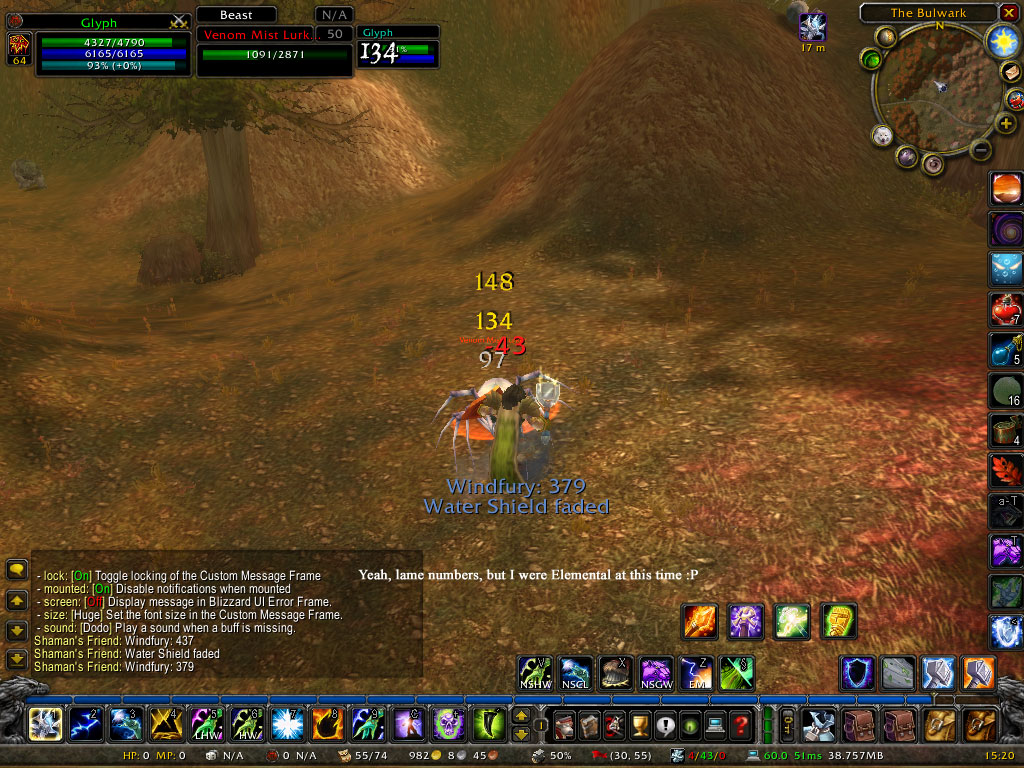Cast the lightning bolt spell in slot 2

85,723
